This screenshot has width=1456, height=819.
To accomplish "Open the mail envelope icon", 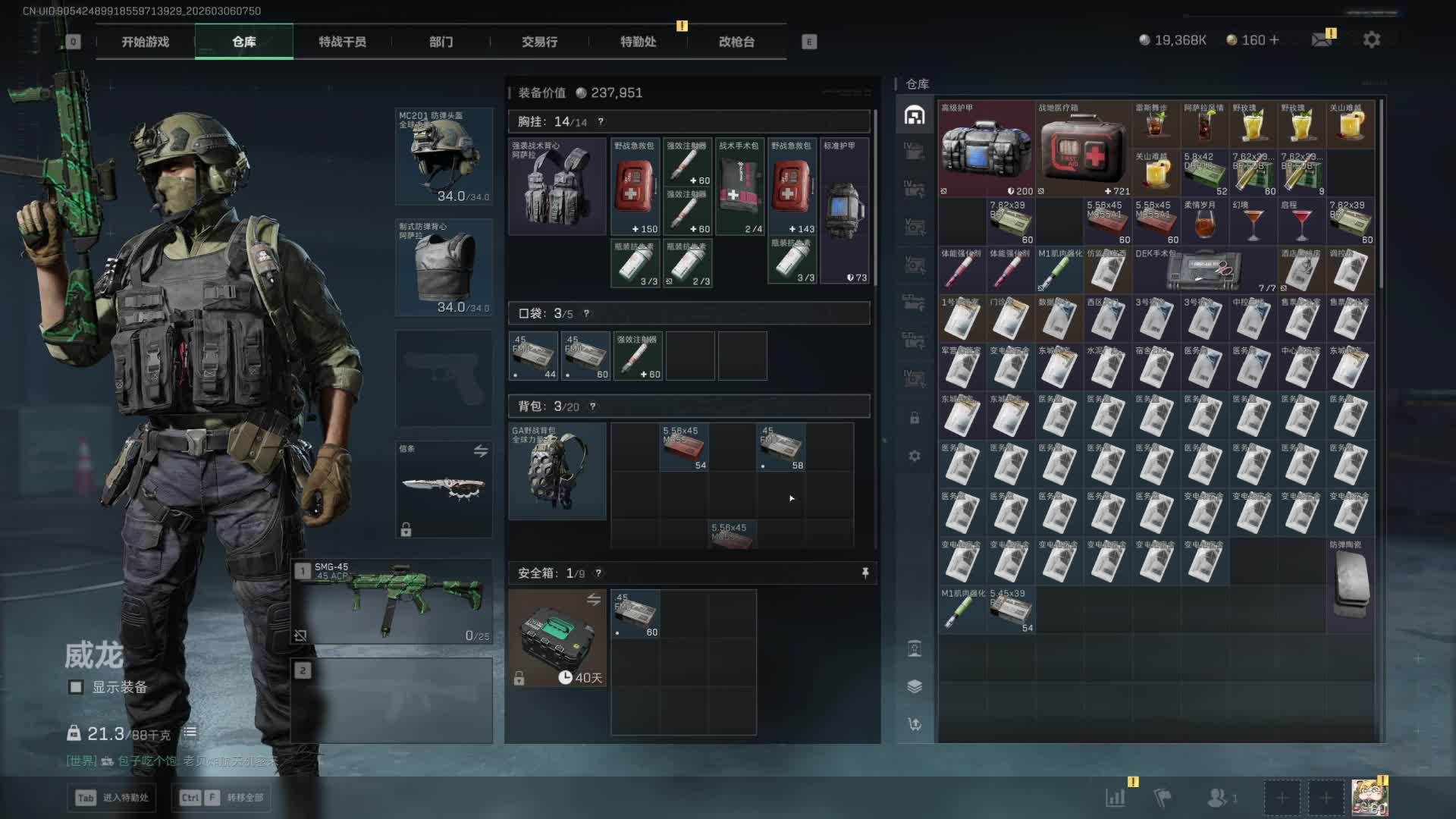I will coord(1322,40).
